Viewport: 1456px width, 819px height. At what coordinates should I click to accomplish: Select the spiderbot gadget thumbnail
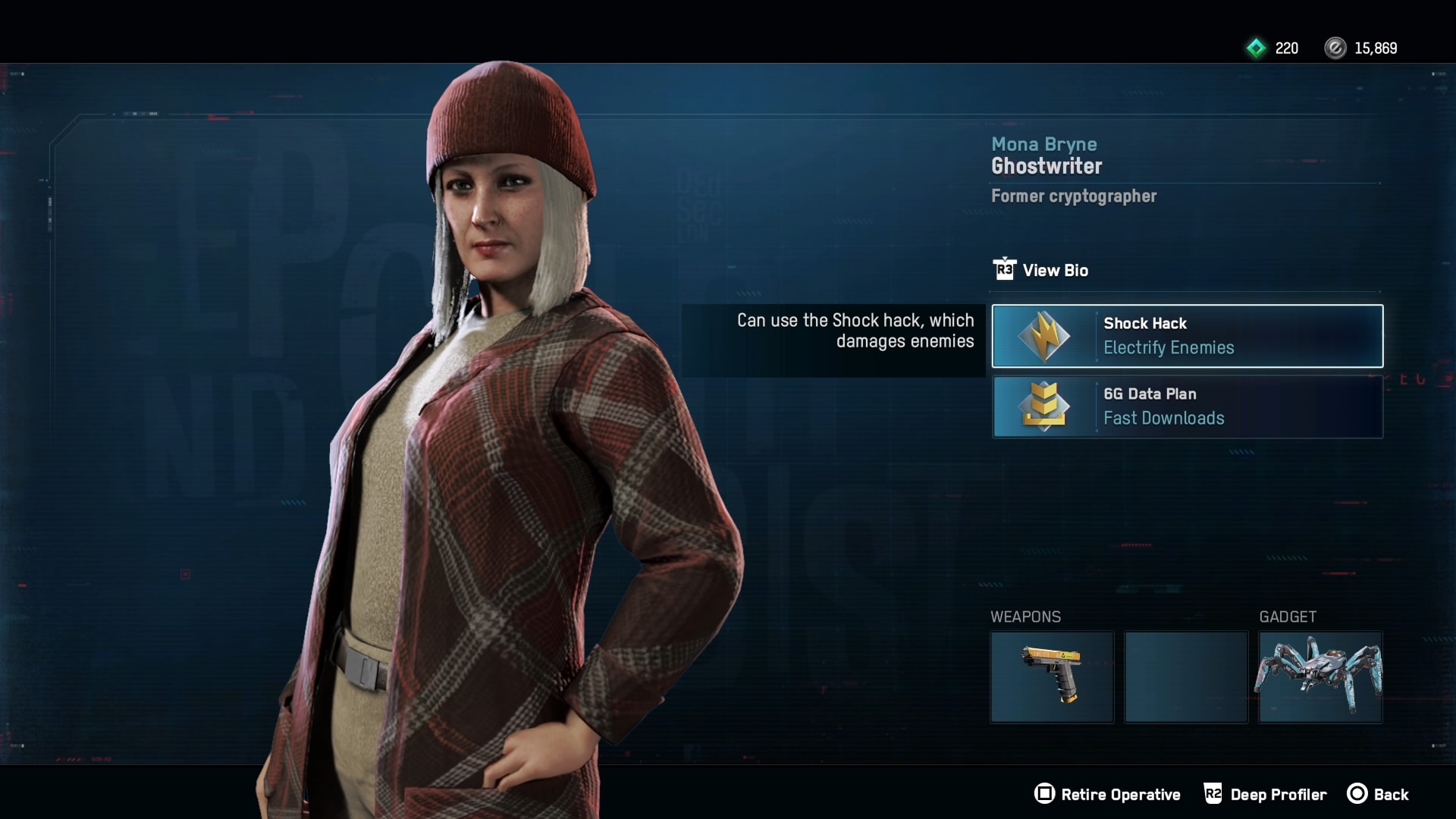[x=1321, y=677]
